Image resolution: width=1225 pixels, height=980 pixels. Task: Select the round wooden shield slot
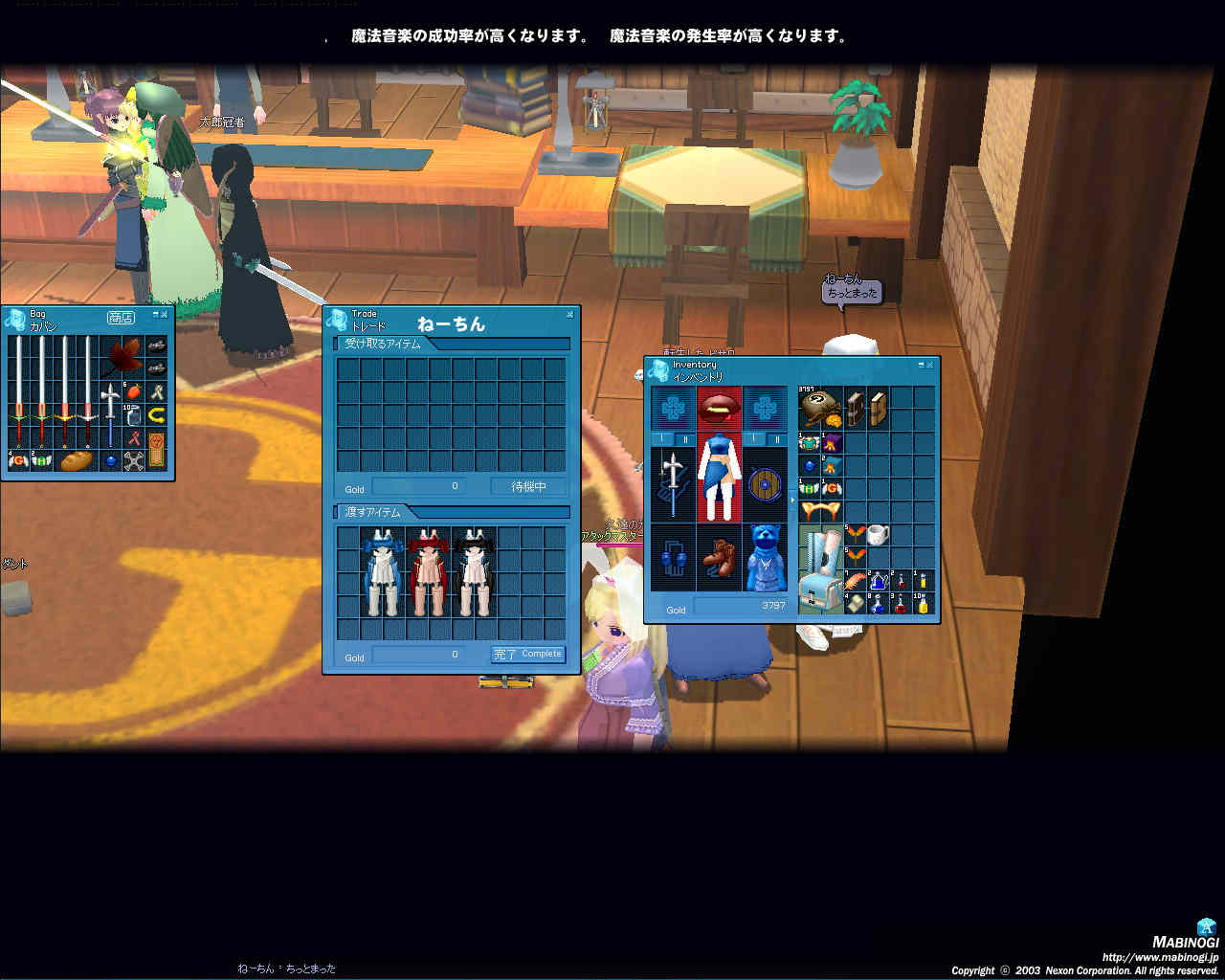(x=765, y=484)
